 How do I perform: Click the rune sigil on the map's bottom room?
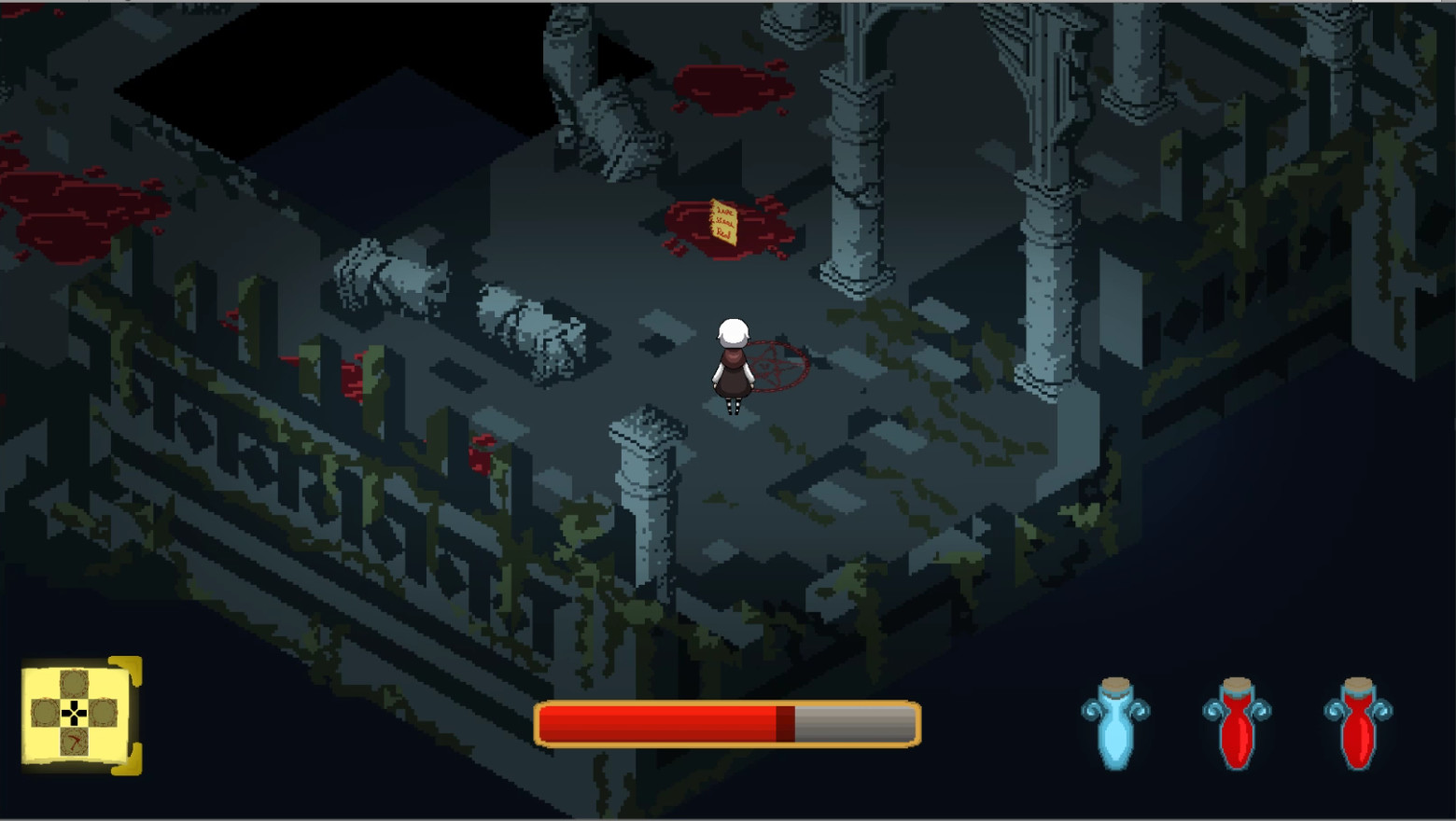coord(74,741)
